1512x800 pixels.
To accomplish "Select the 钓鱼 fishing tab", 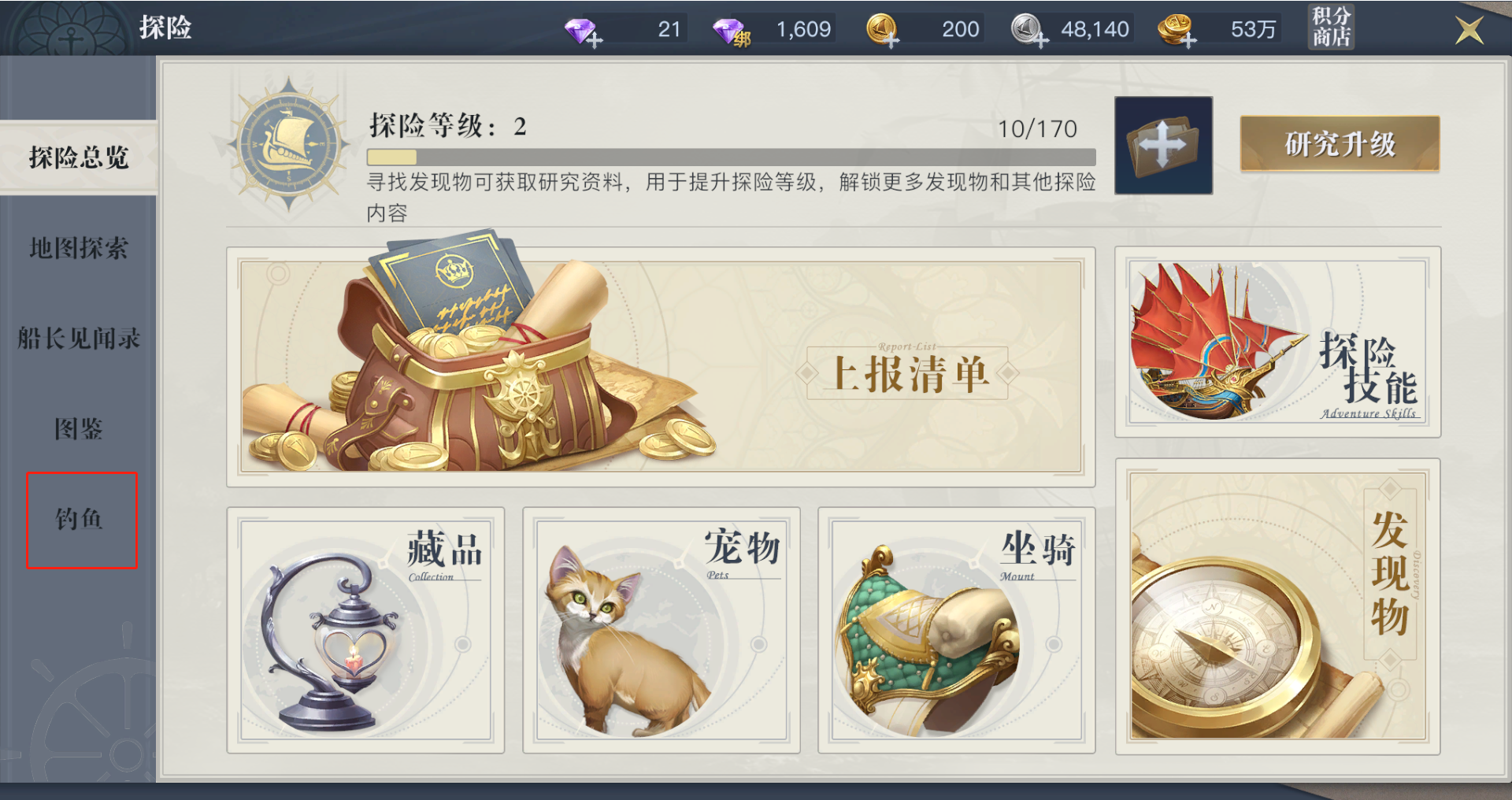I will point(77,520).
